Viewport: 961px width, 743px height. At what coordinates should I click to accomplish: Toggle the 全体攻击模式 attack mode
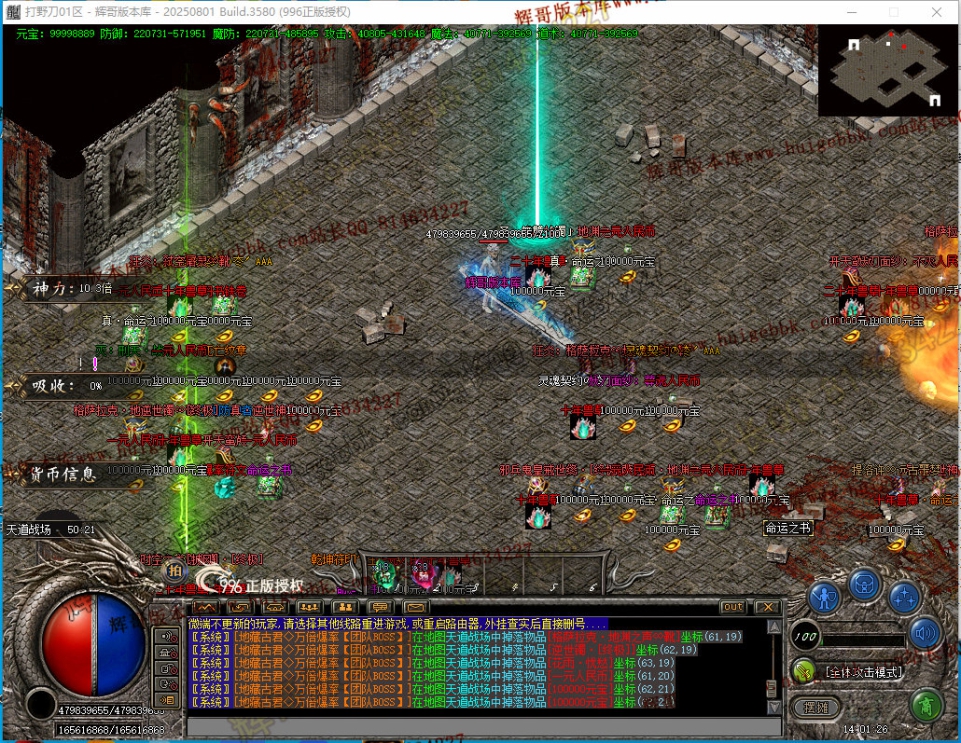click(x=863, y=672)
